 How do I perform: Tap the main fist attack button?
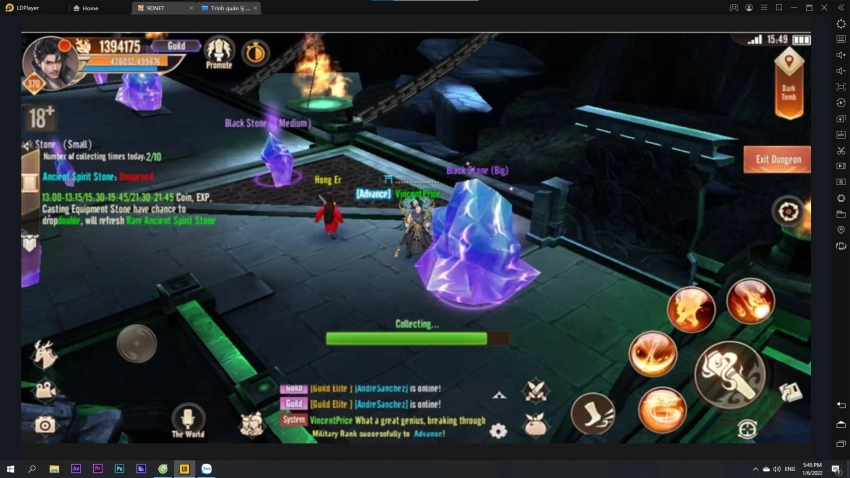coord(730,373)
